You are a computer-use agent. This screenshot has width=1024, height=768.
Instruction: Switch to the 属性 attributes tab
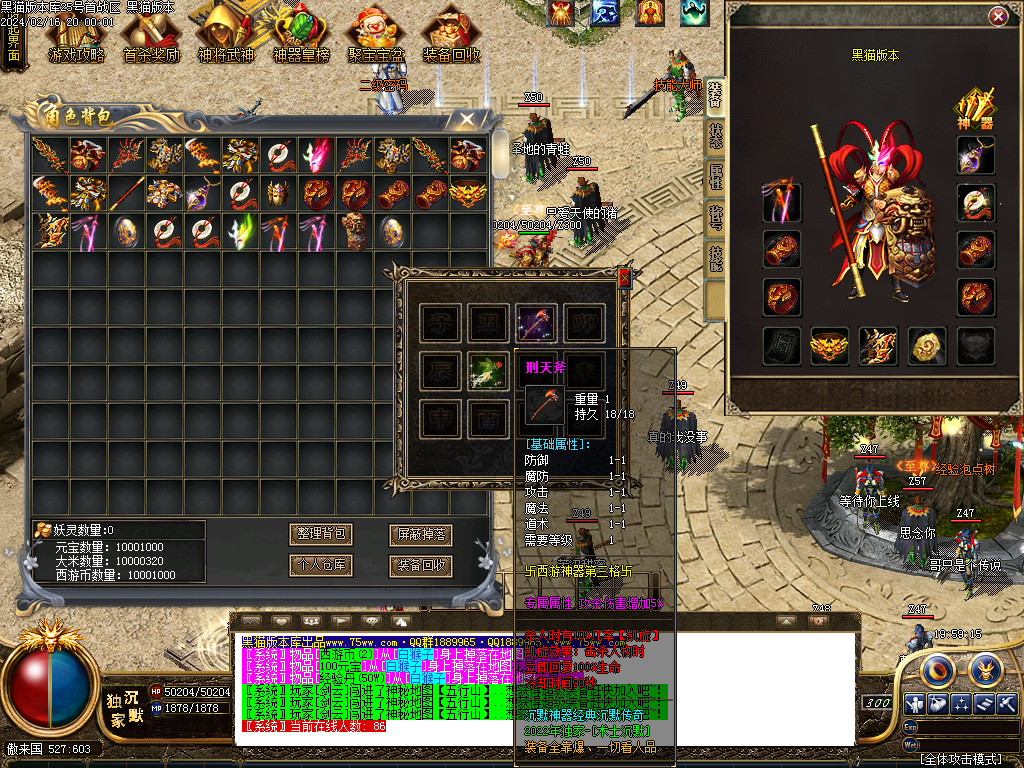(716, 178)
